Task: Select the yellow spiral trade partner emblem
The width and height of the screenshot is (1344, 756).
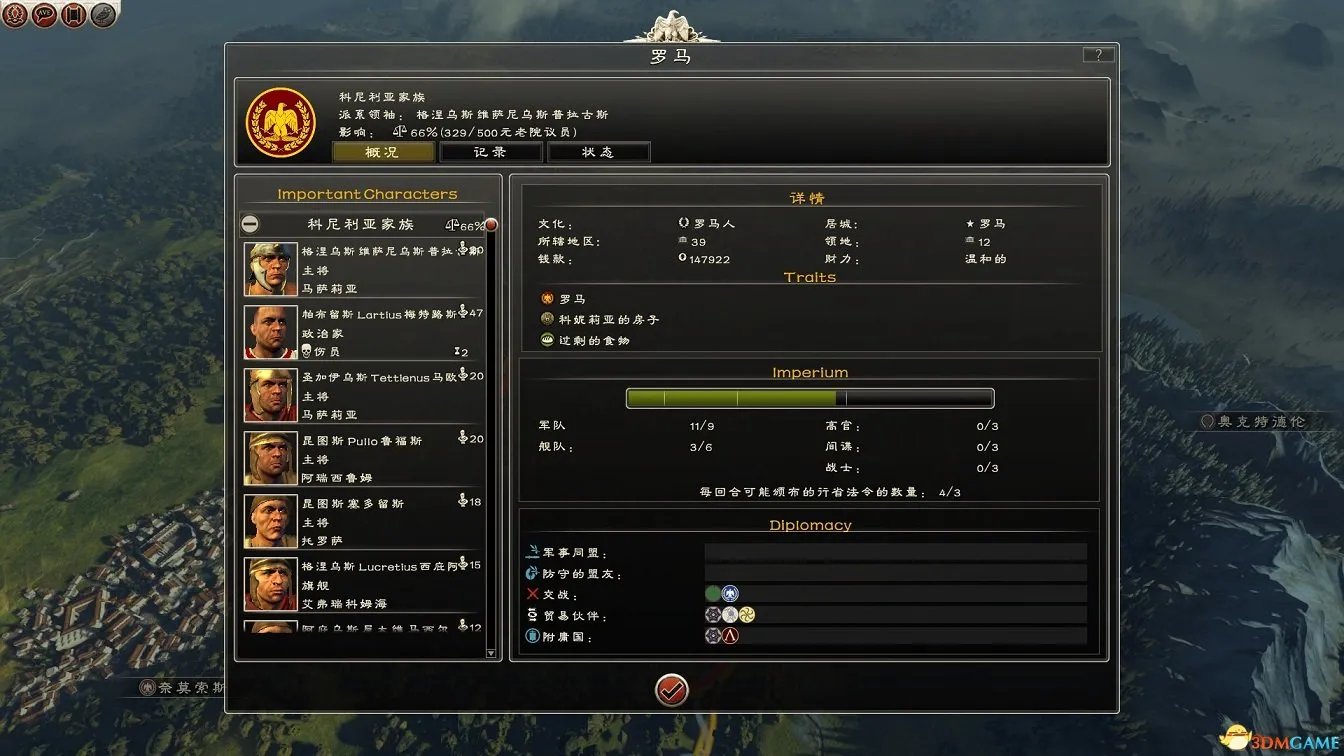Action: [747, 614]
